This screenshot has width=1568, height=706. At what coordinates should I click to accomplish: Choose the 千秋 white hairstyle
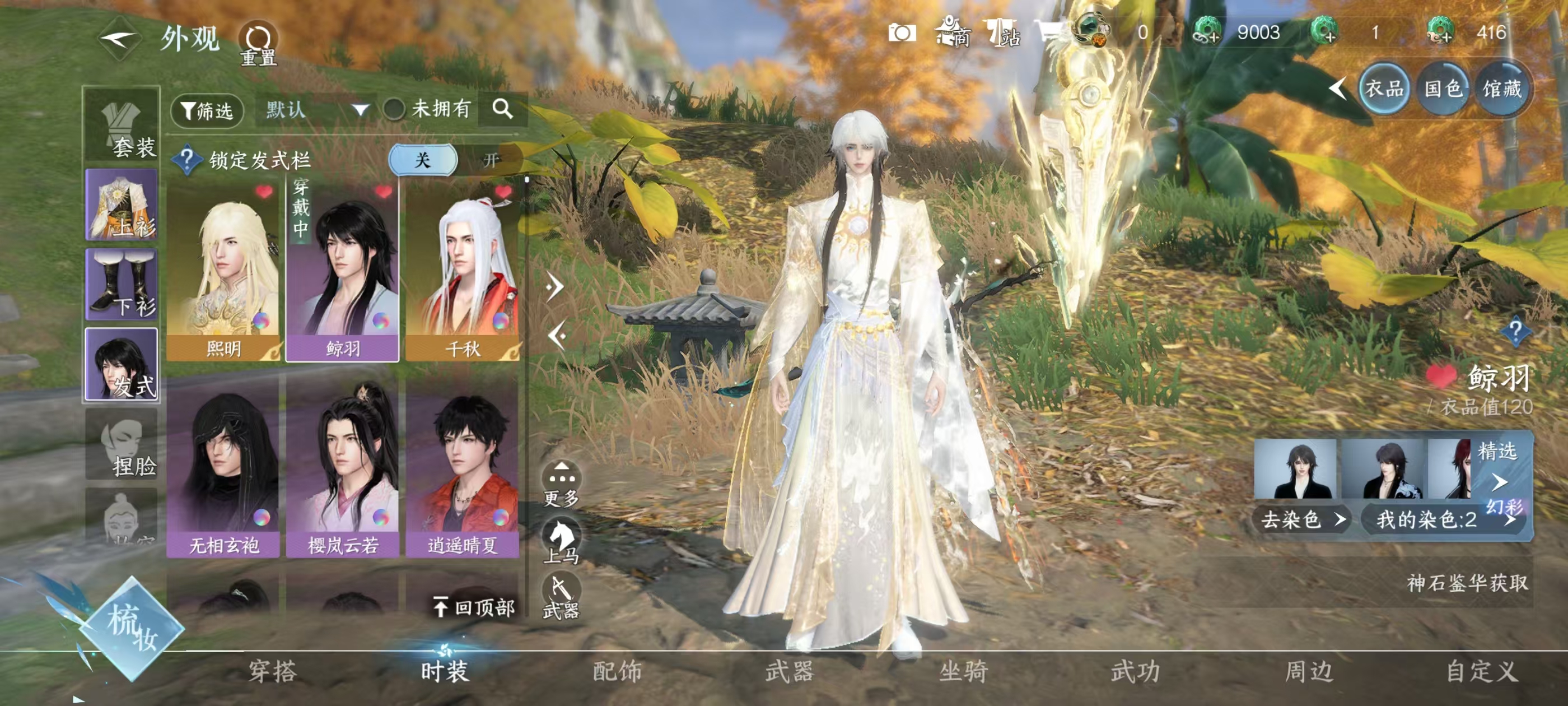(462, 271)
